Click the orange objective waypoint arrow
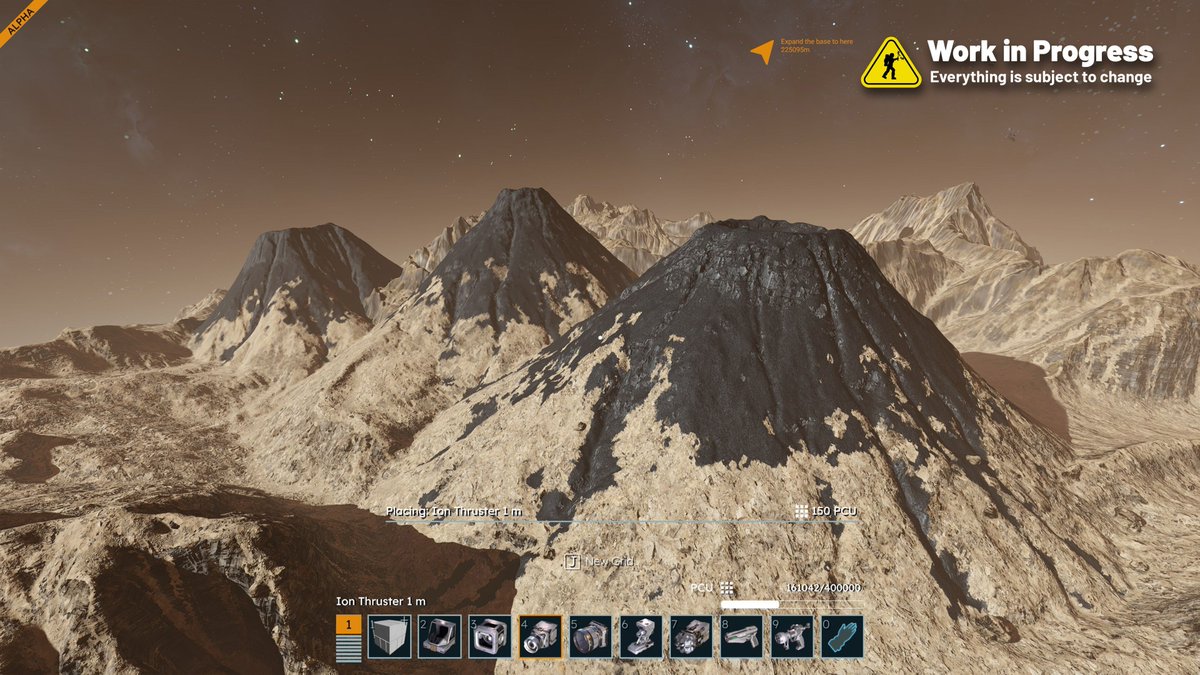The height and width of the screenshot is (675, 1200). [763, 51]
